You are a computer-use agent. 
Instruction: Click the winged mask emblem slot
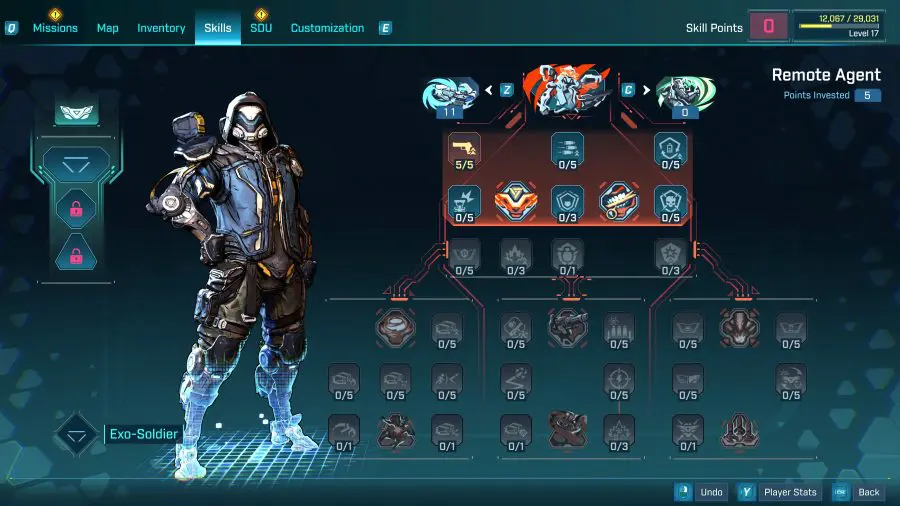(69, 115)
